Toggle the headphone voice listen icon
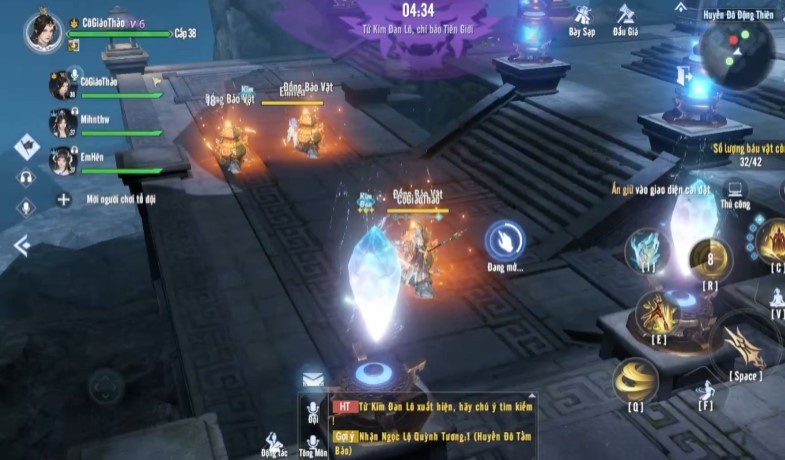Viewport: 785px width, 460px height. (26, 177)
